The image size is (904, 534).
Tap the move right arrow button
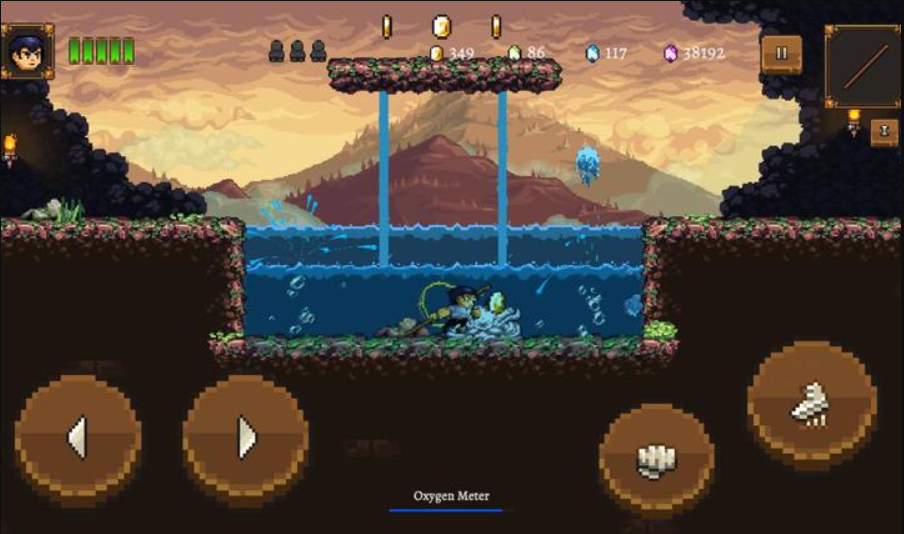(245, 437)
